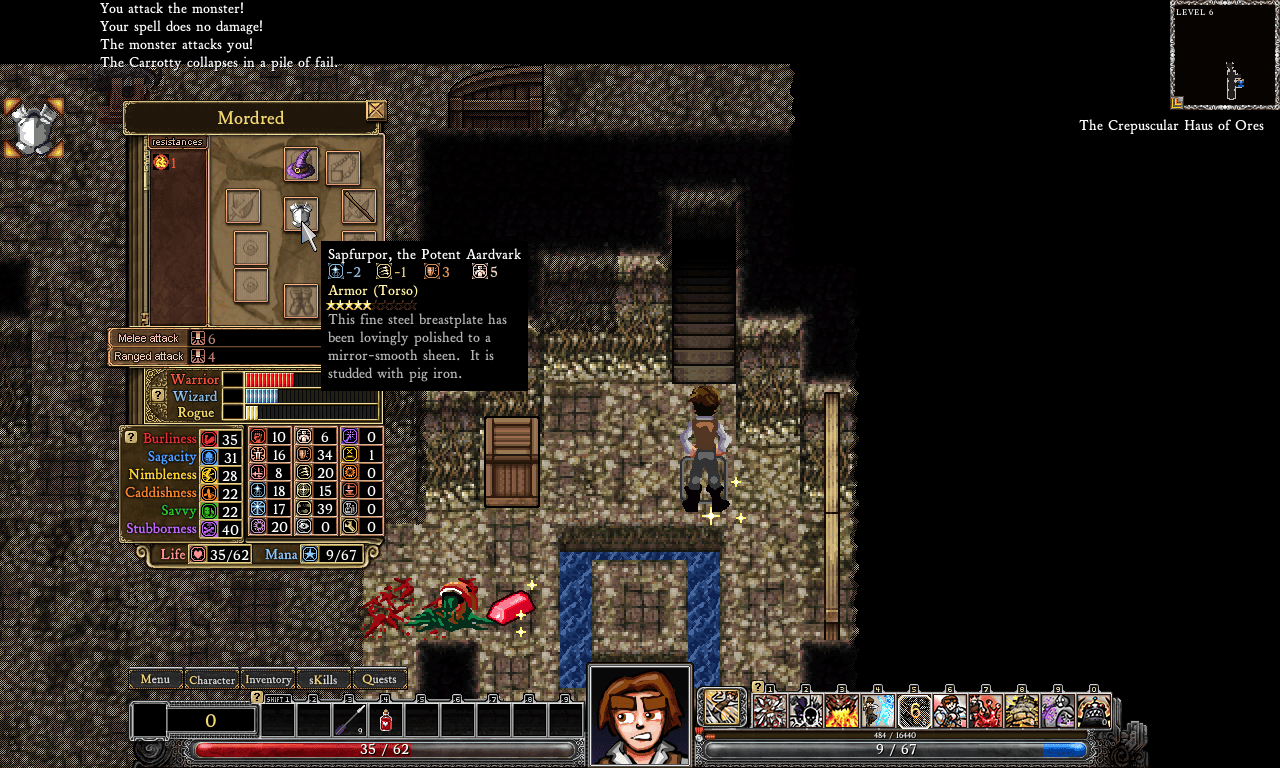
Task: Select the throwing dart belt slot
Action: click(x=349, y=719)
